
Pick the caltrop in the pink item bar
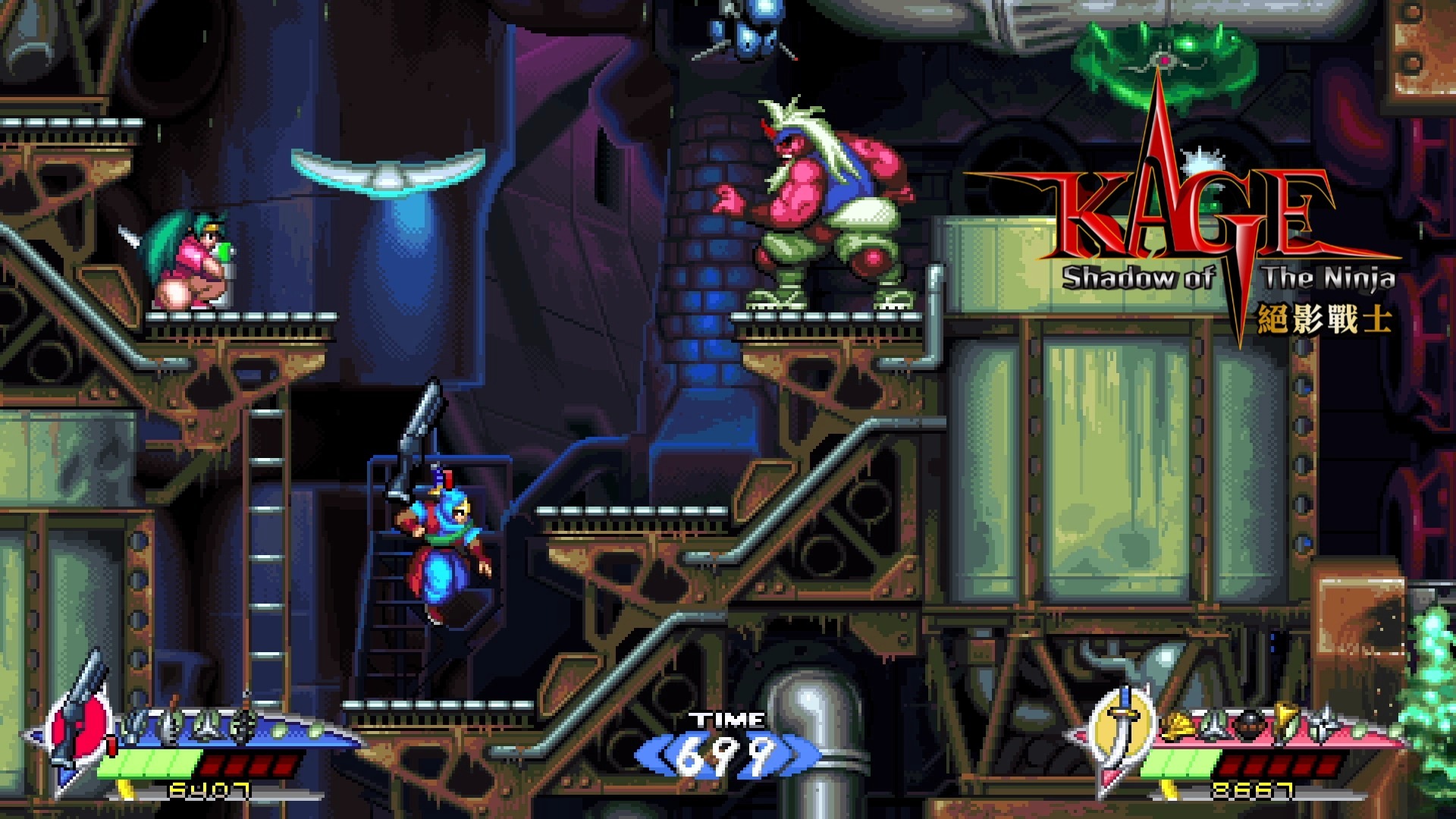pos(1215,728)
